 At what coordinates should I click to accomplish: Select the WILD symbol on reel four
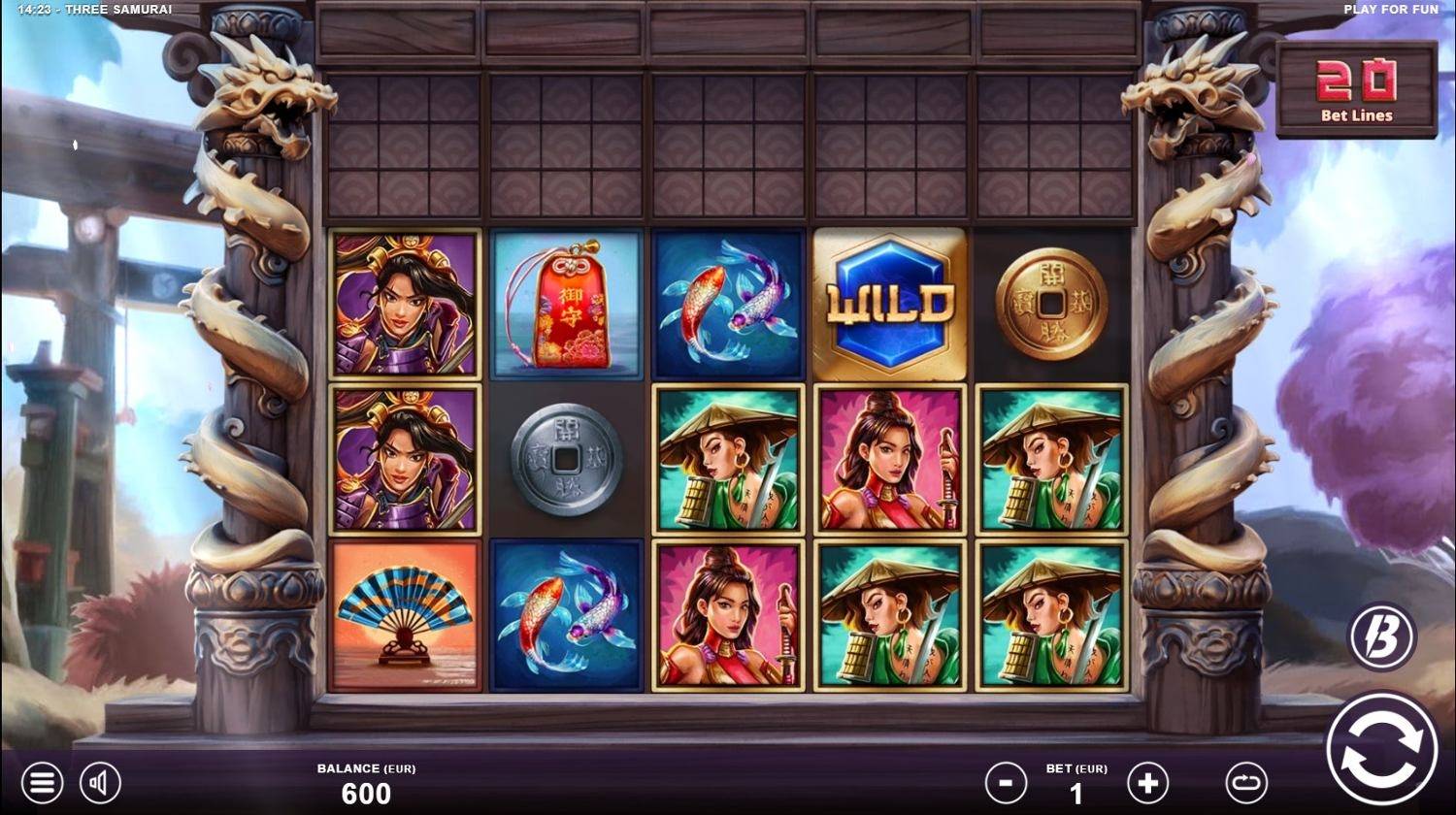tap(888, 303)
